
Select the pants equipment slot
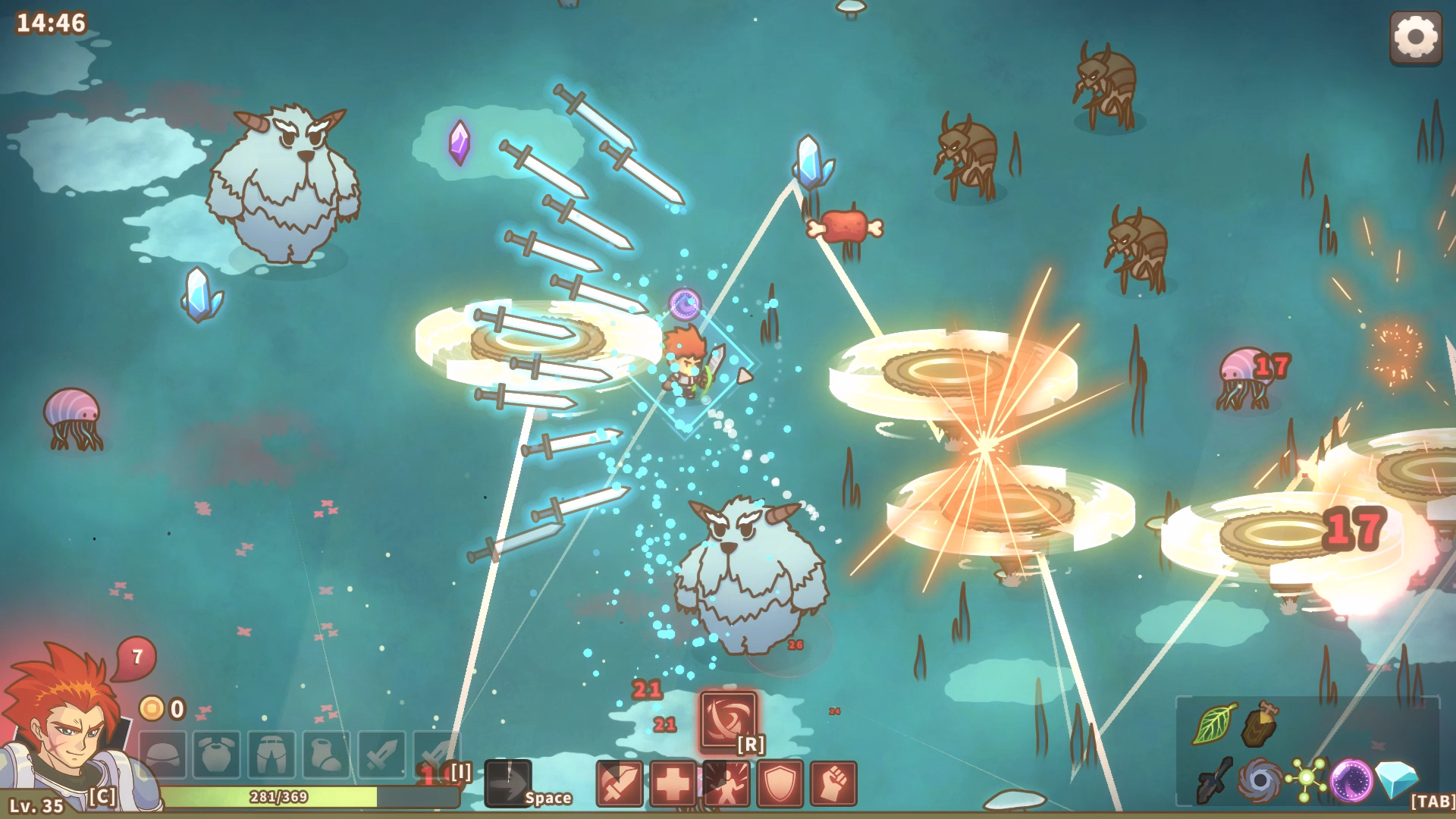(271, 755)
